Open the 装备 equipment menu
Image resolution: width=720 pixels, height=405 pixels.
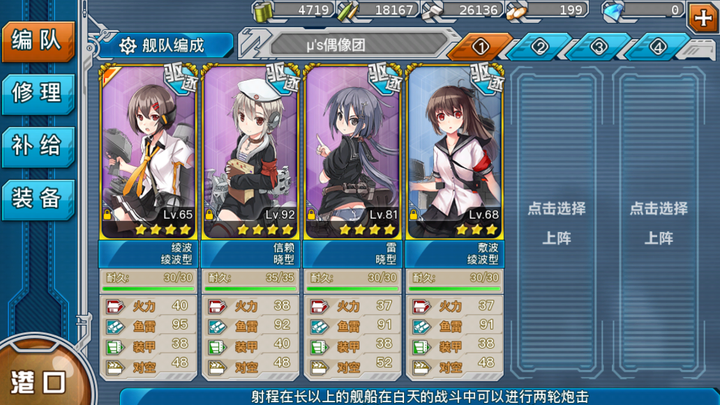click(x=38, y=197)
